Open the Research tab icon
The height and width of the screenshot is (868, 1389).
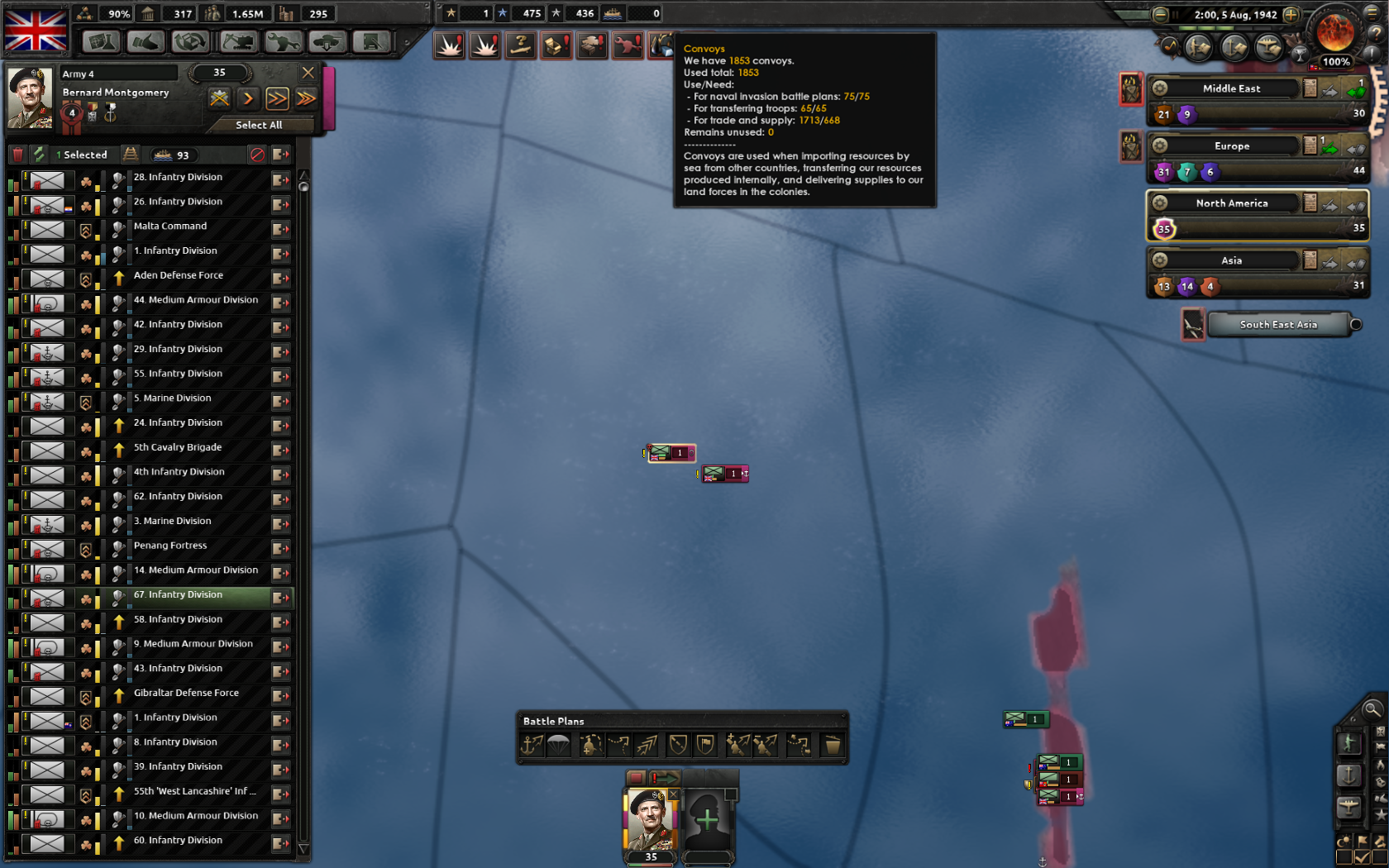(101, 41)
